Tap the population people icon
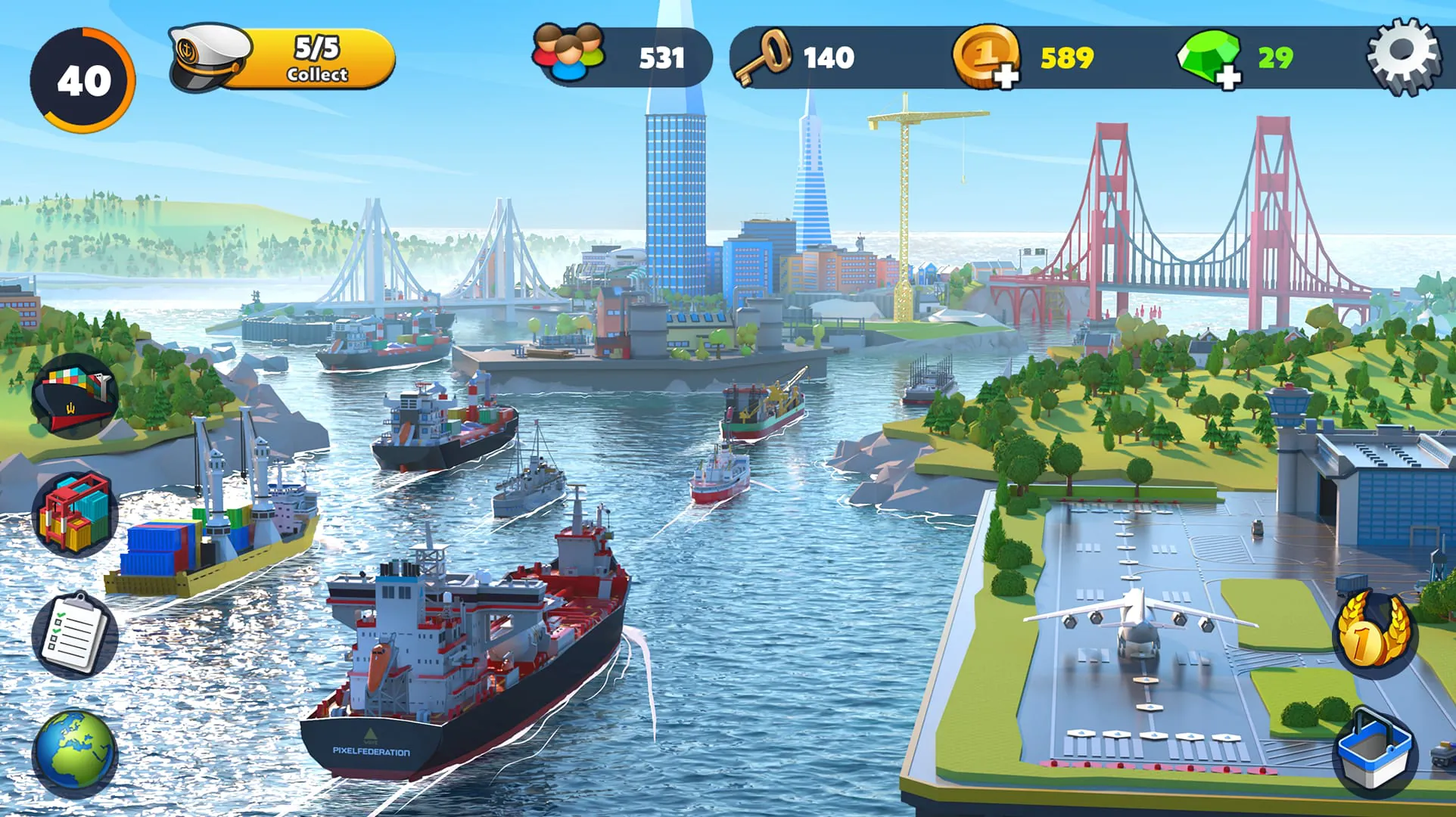This screenshot has width=1456, height=817. point(566,54)
